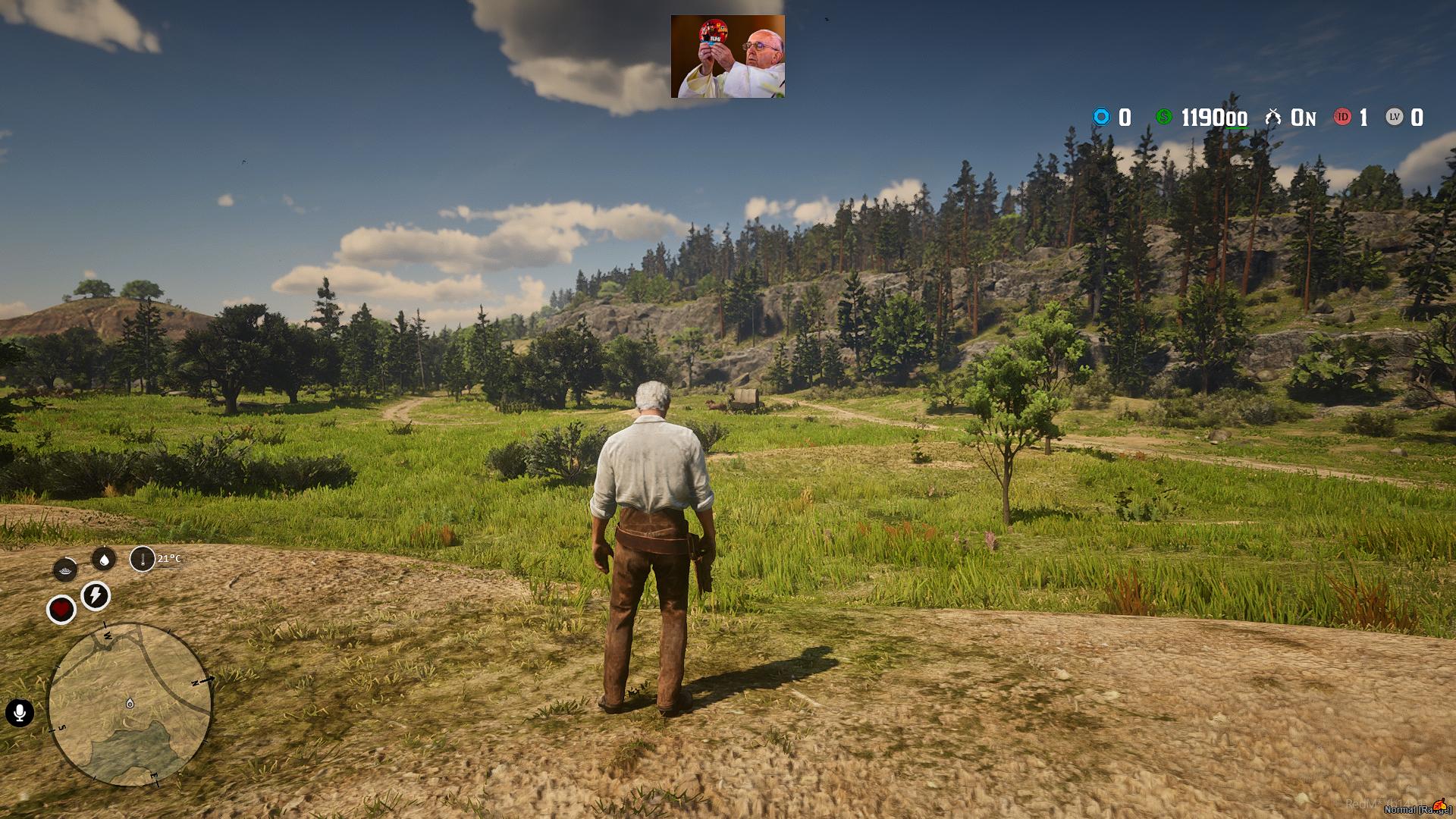The width and height of the screenshot is (1456, 819).
Task: Click the food bowl hunger icon
Action: (65, 569)
